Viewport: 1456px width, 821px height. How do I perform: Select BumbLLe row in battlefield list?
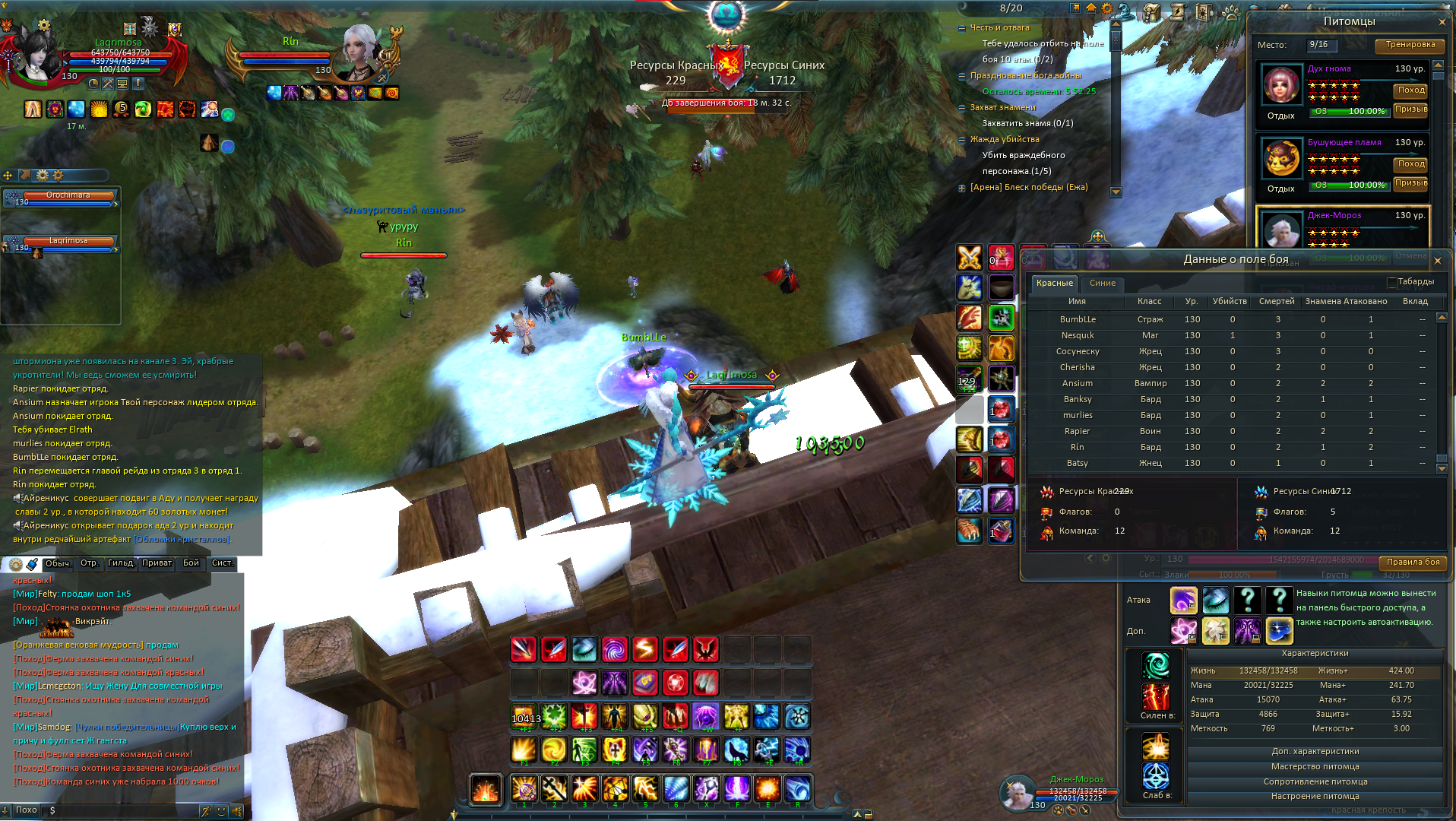[x=1078, y=320]
